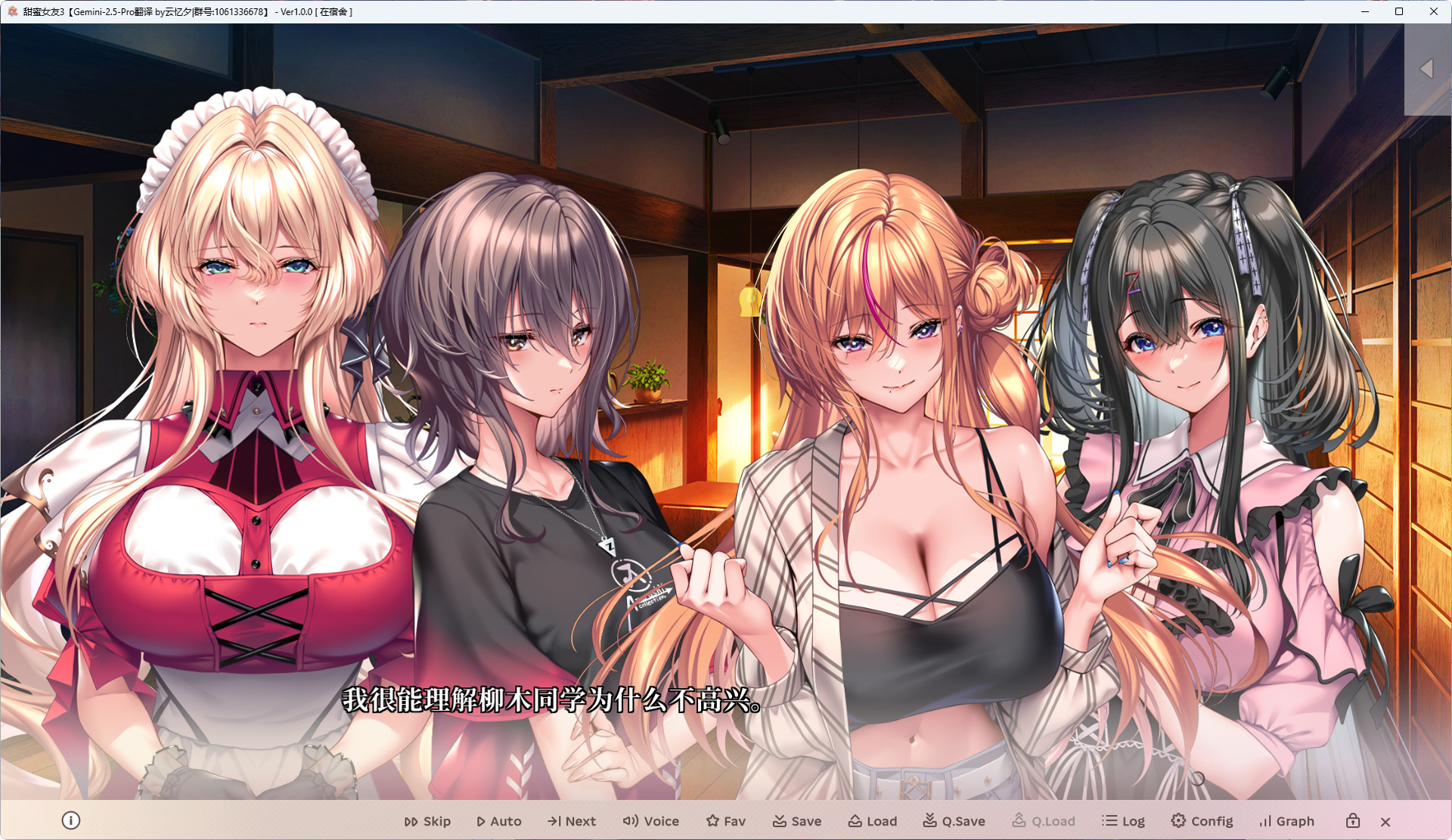Screen dimensions: 1452x840
Task: Maximize the game window
Action: coord(1399,11)
